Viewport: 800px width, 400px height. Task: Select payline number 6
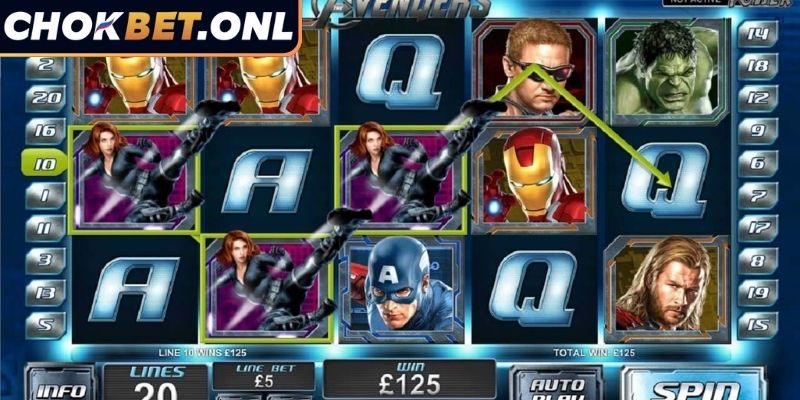[x=757, y=163]
